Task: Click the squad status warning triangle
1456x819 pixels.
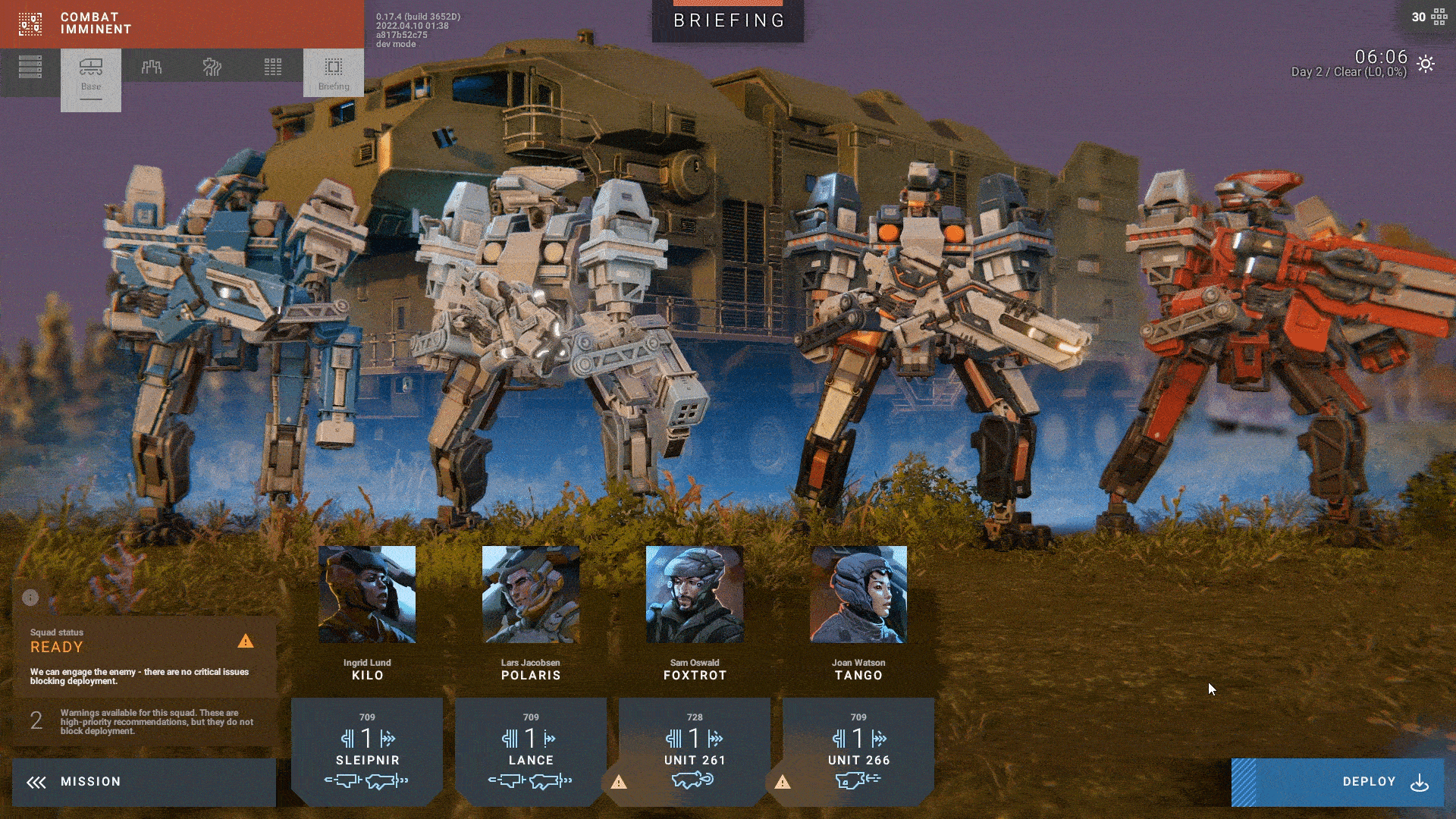Action: 246,642
